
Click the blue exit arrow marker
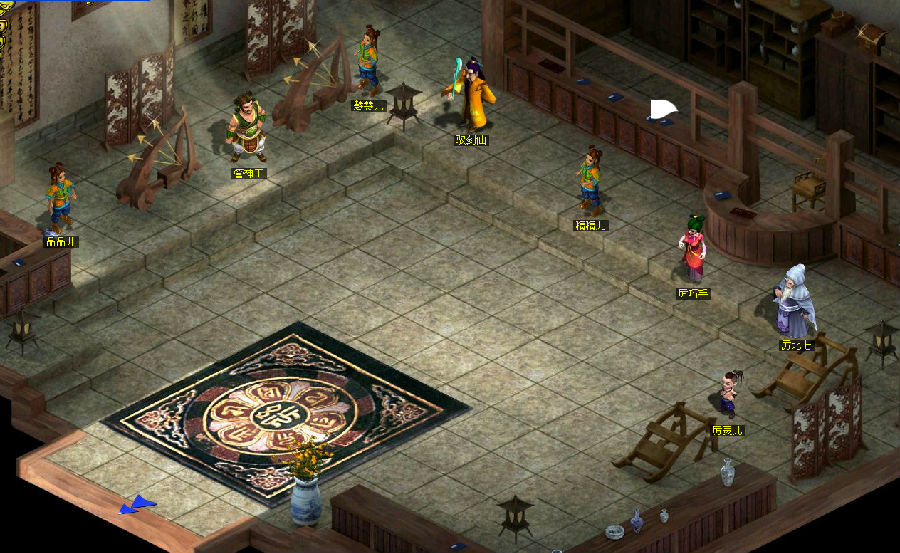click(138, 506)
